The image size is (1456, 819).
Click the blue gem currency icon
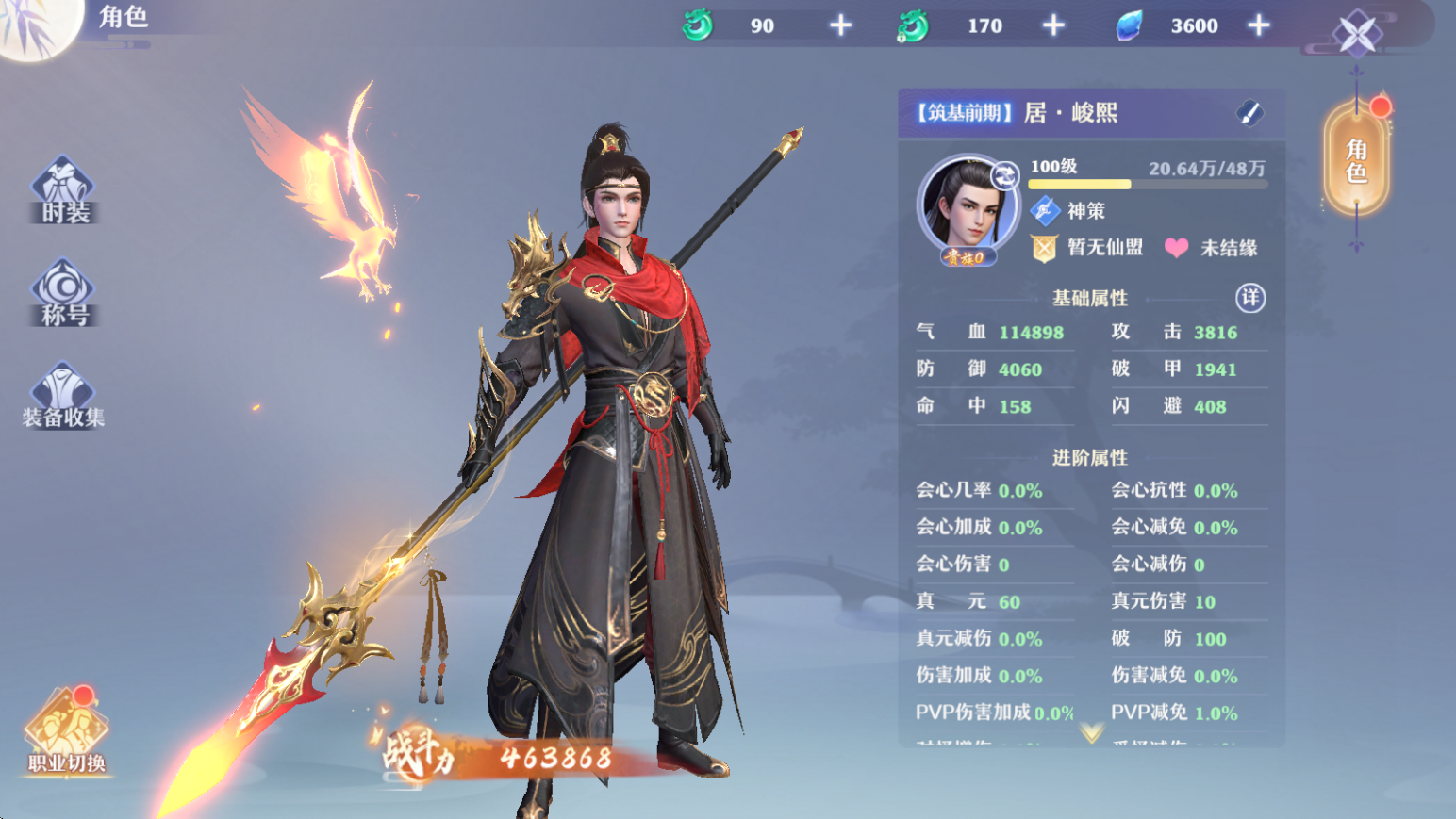click(x=1129, y=25)
